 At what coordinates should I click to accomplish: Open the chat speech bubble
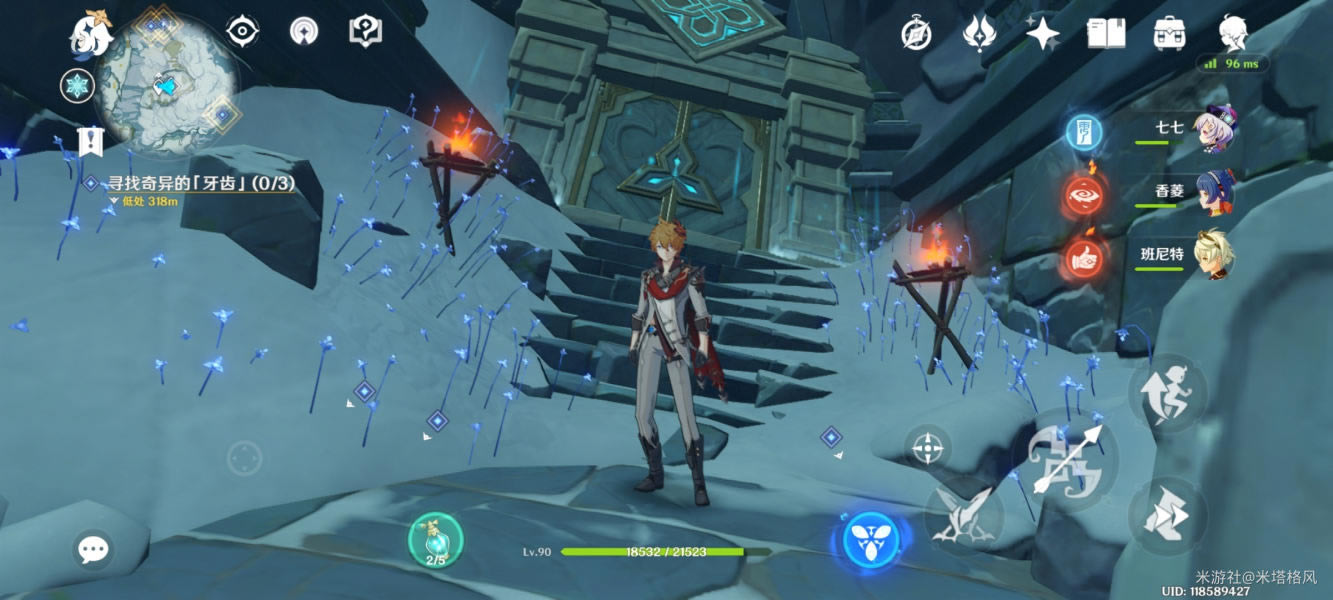94,548
